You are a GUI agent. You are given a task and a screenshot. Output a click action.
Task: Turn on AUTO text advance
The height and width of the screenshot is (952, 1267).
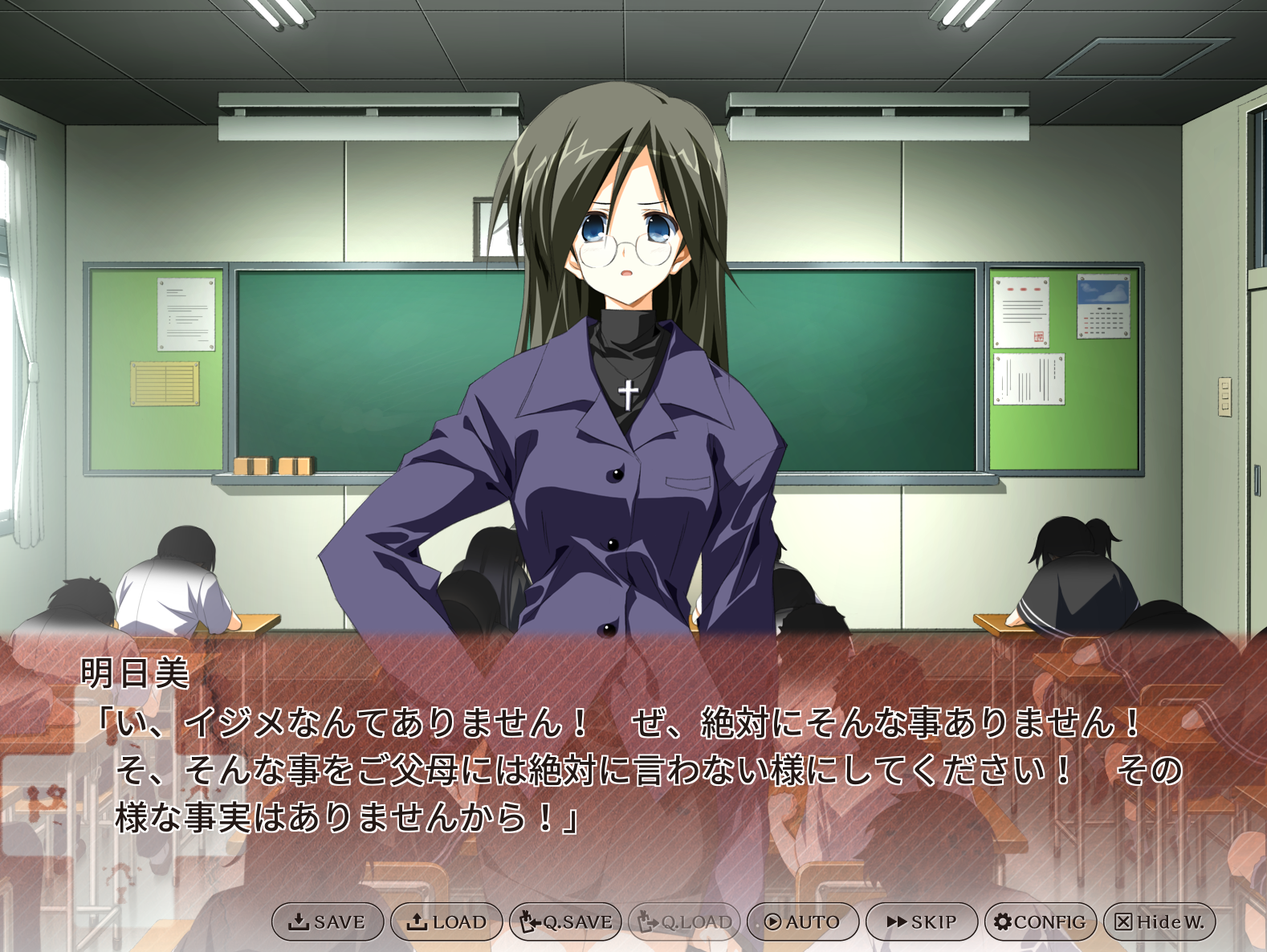pos(803,921)
